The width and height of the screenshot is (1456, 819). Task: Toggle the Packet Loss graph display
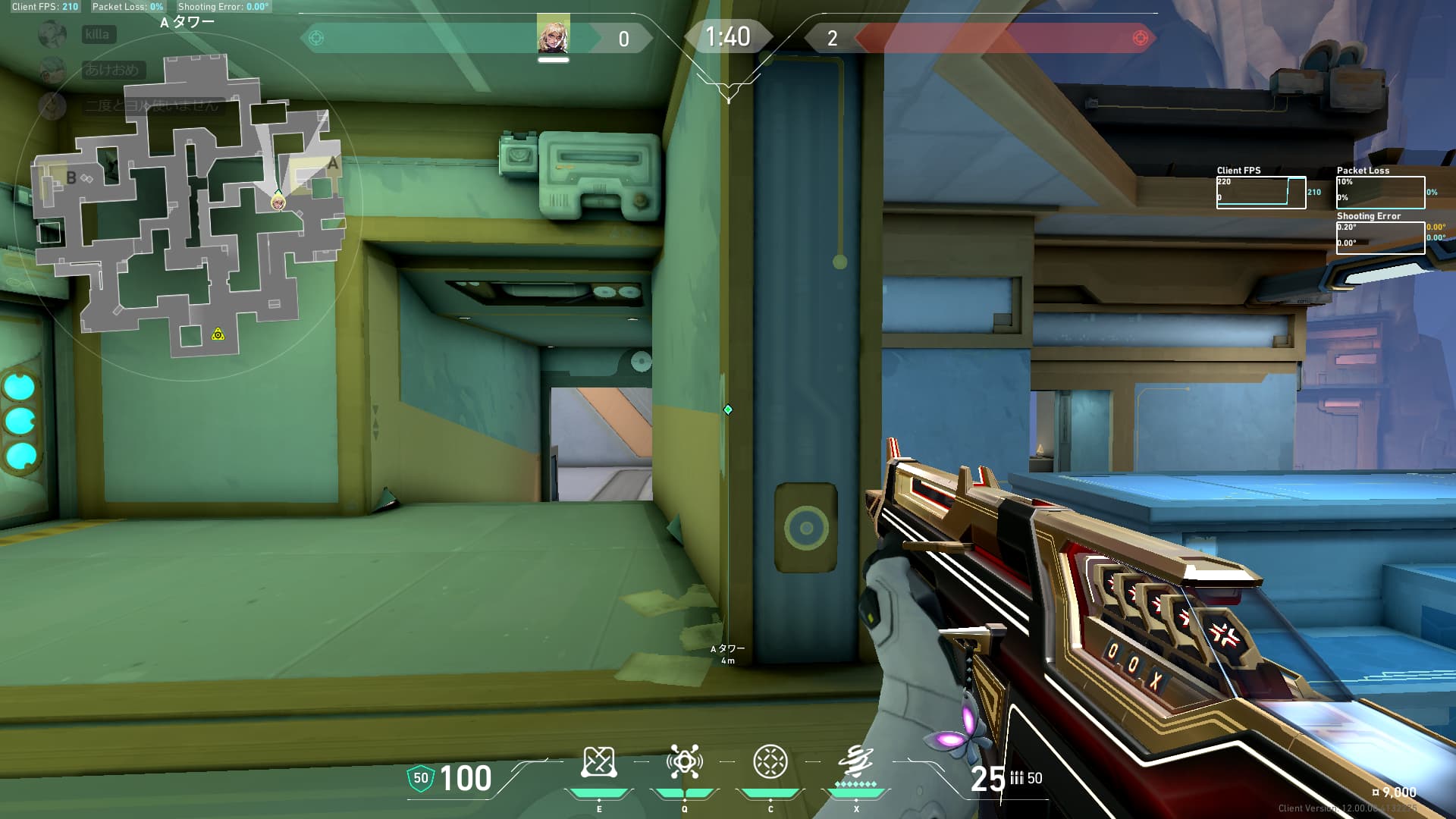pyautogui.click(x=1382, y=192)
